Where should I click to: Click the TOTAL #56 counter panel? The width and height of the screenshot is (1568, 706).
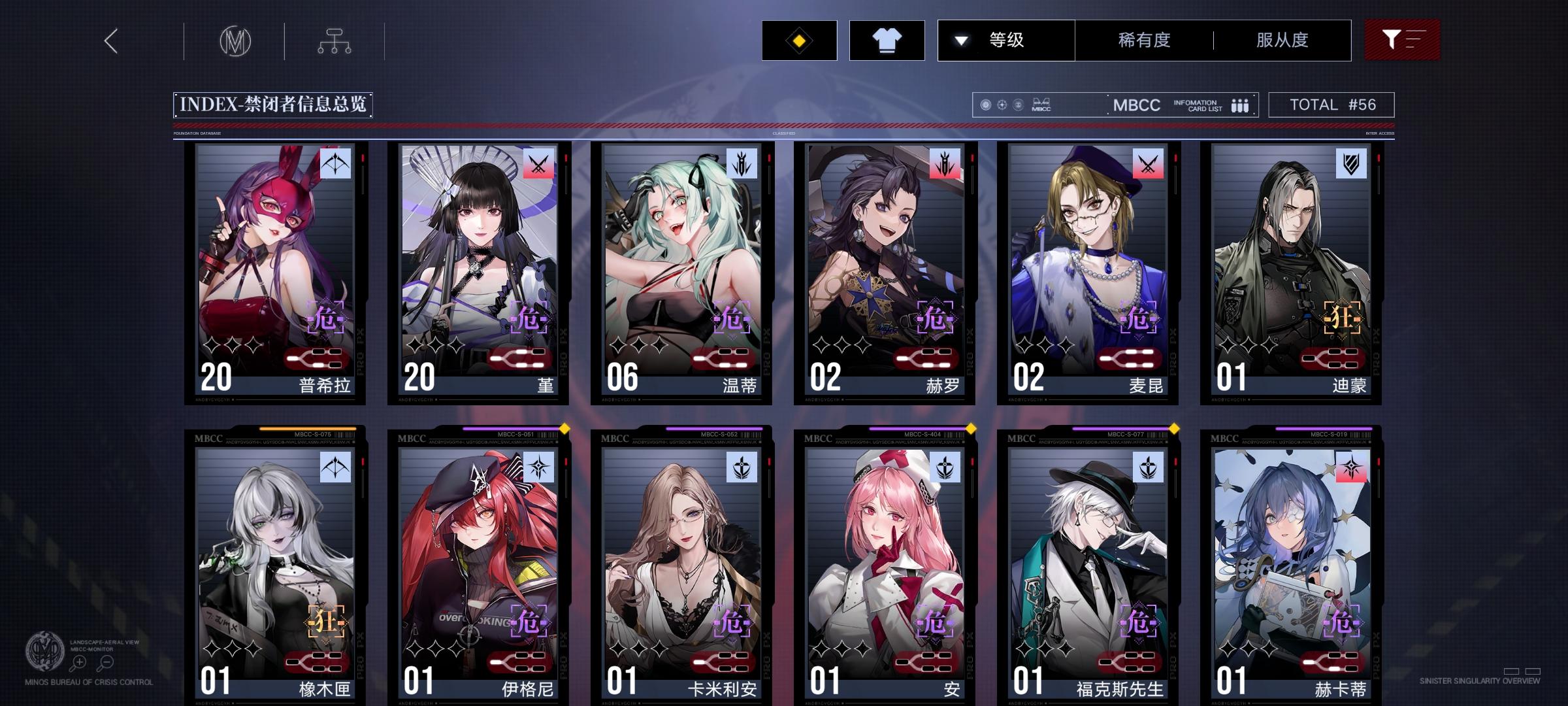point(1330,104)
